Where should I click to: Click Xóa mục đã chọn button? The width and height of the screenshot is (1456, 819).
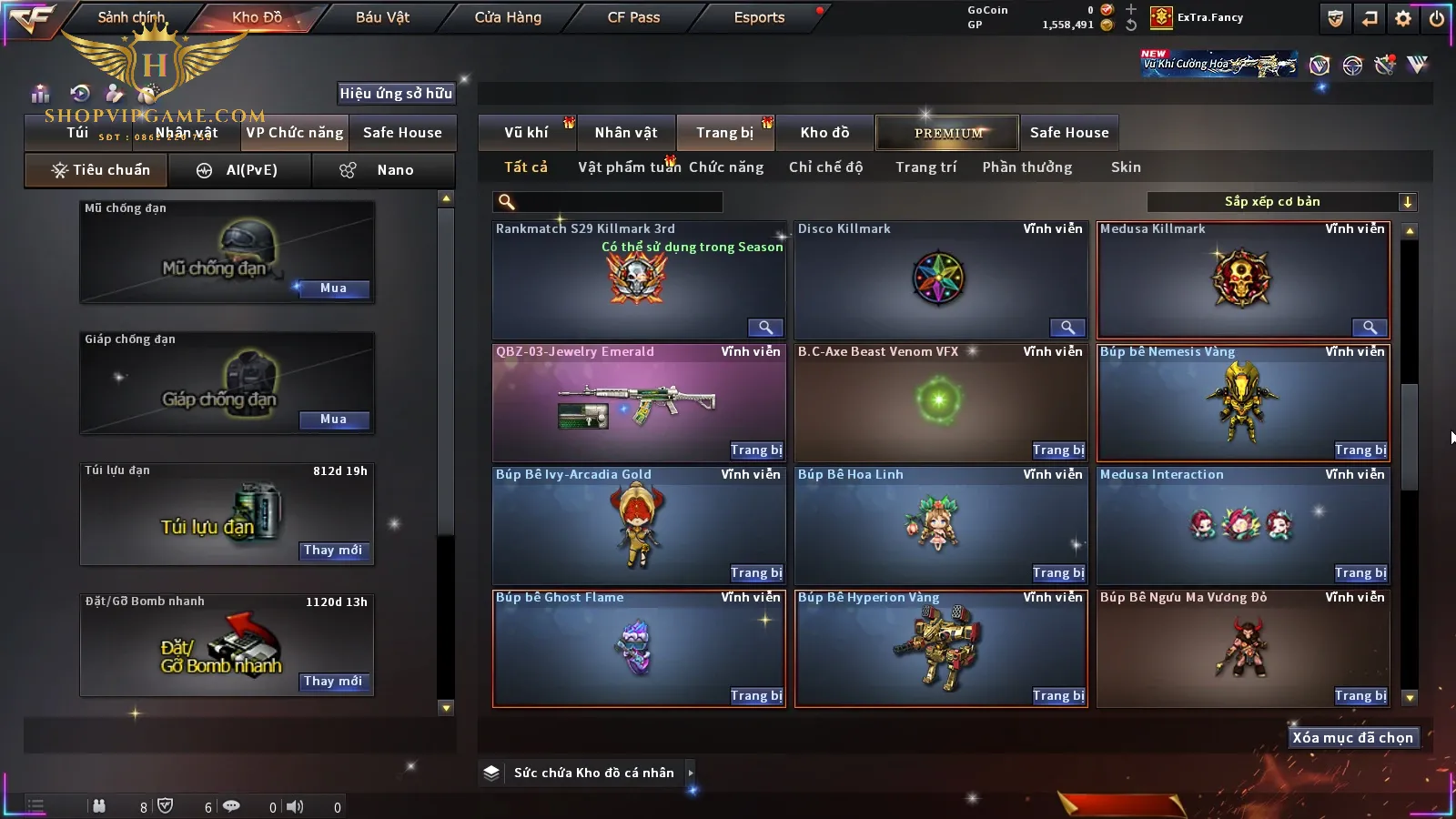point(1352,738)
